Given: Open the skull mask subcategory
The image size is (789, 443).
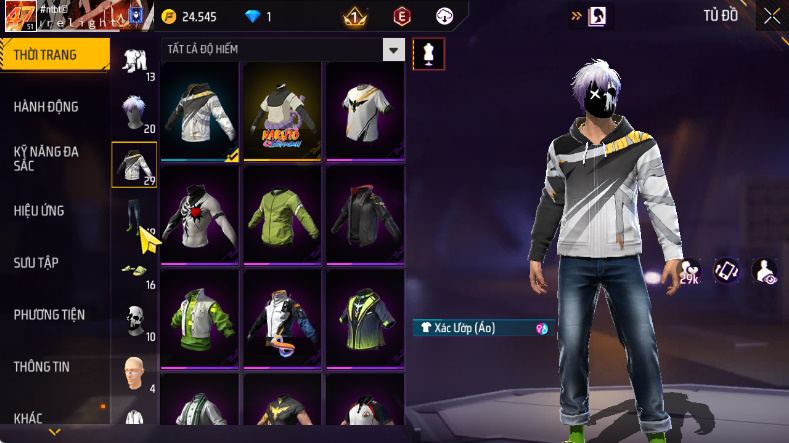Looking at the screenshot, I should pyautogui.click(x=133, y=320).
